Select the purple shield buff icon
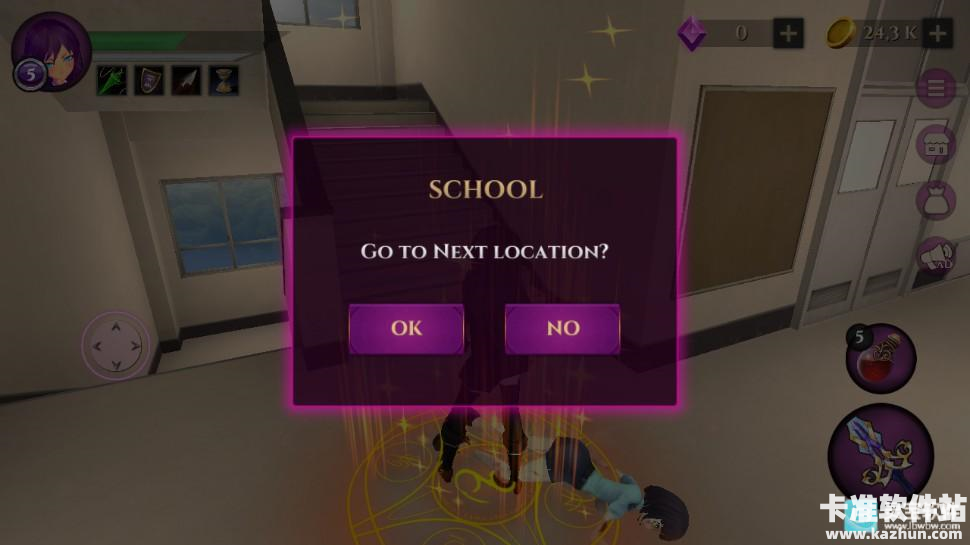The height and width of the screenshot is (545, 970). 148,80
